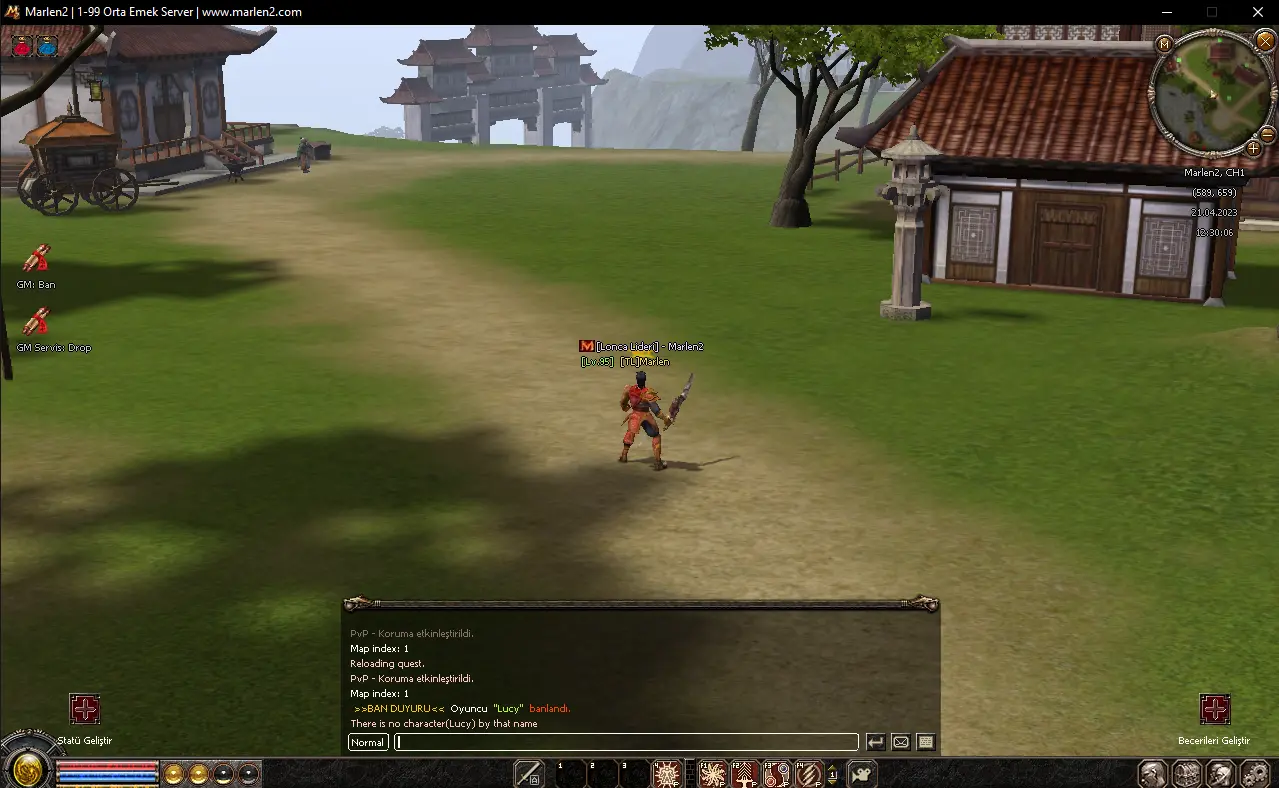1279x788 pixels.
Task: Send the chat message with the enter-arrow button
Action: pos(875,742)
